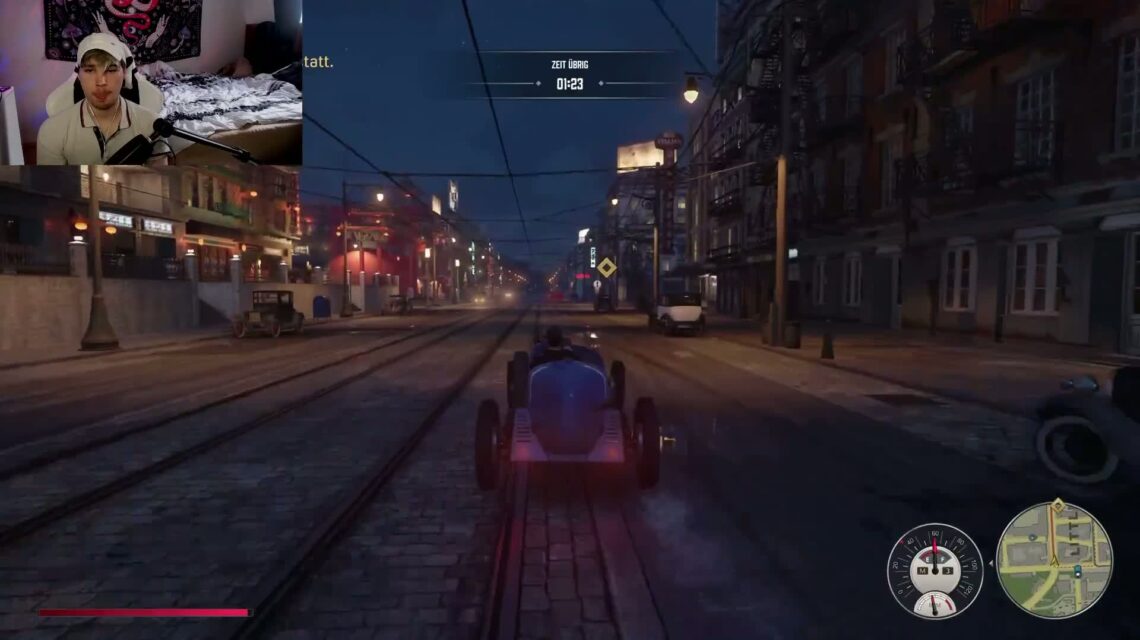
Task: Select the streamer webcam overlay
Action: (151, 82)
